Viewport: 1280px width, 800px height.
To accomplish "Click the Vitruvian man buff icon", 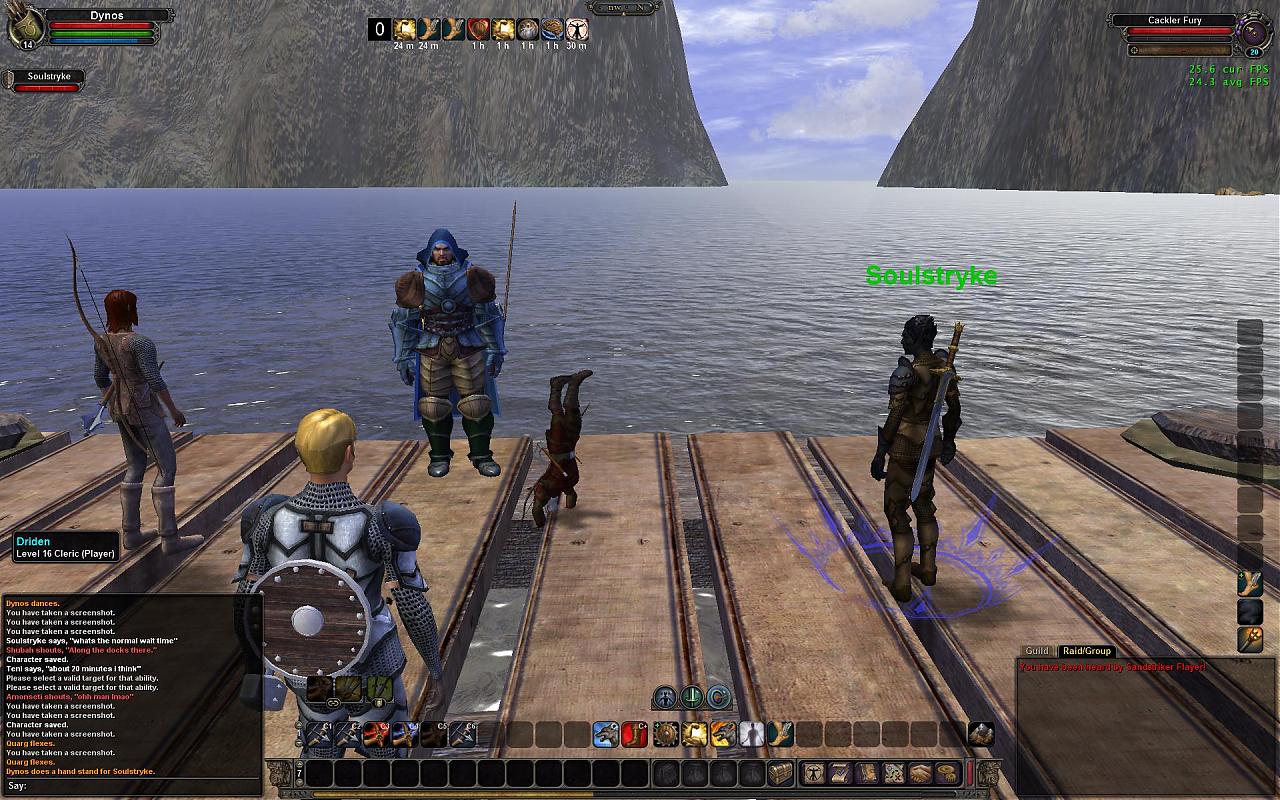I will pos(577,30).
